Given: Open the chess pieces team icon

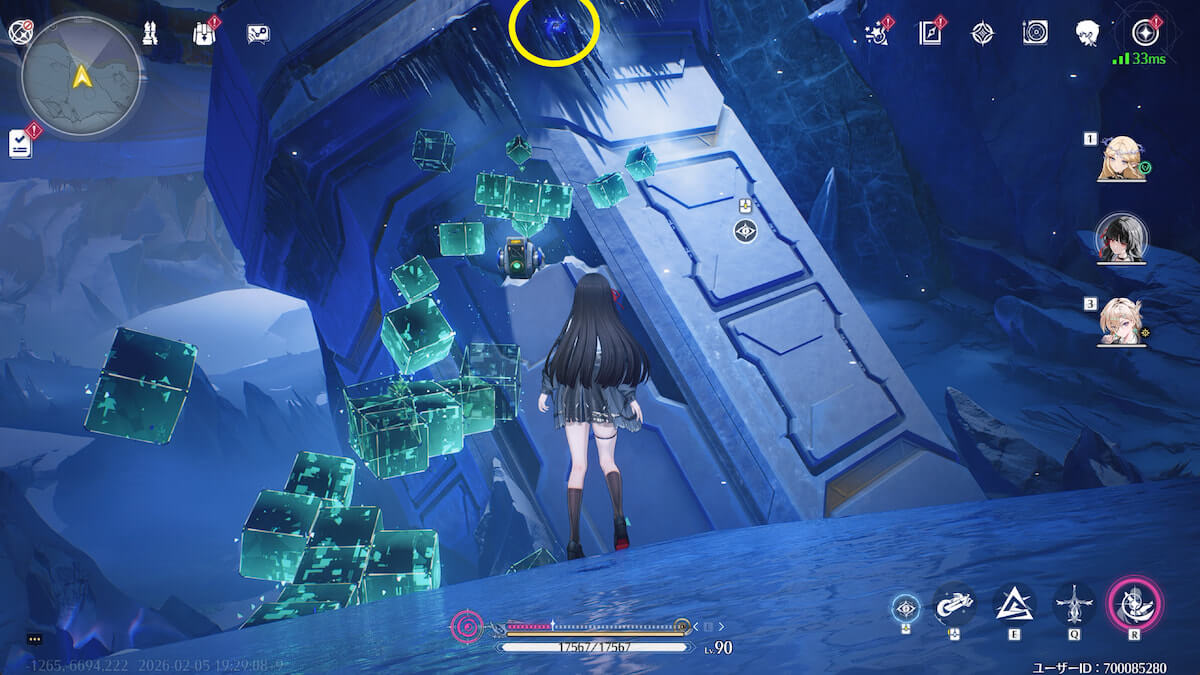Looking at the screenshot, I should [x=150, y=33].
